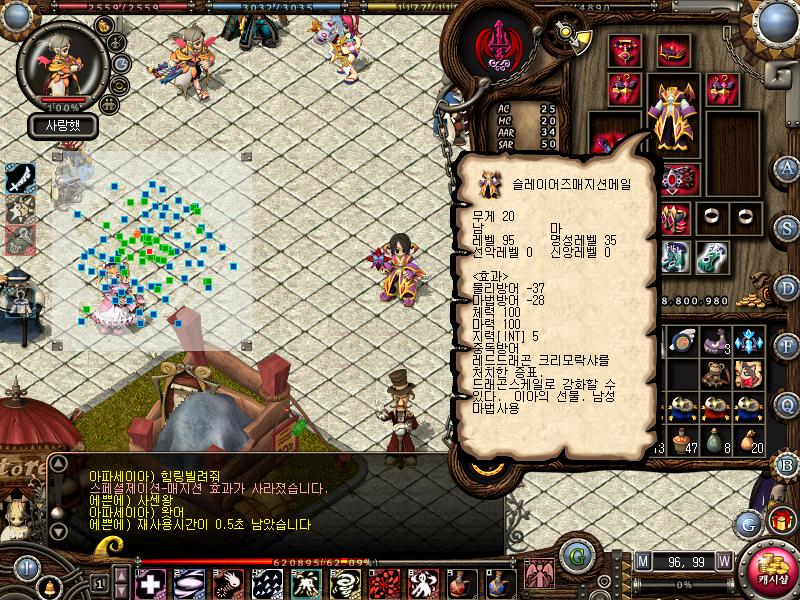Click the red trident guild emblem

(x=497, y=47)
